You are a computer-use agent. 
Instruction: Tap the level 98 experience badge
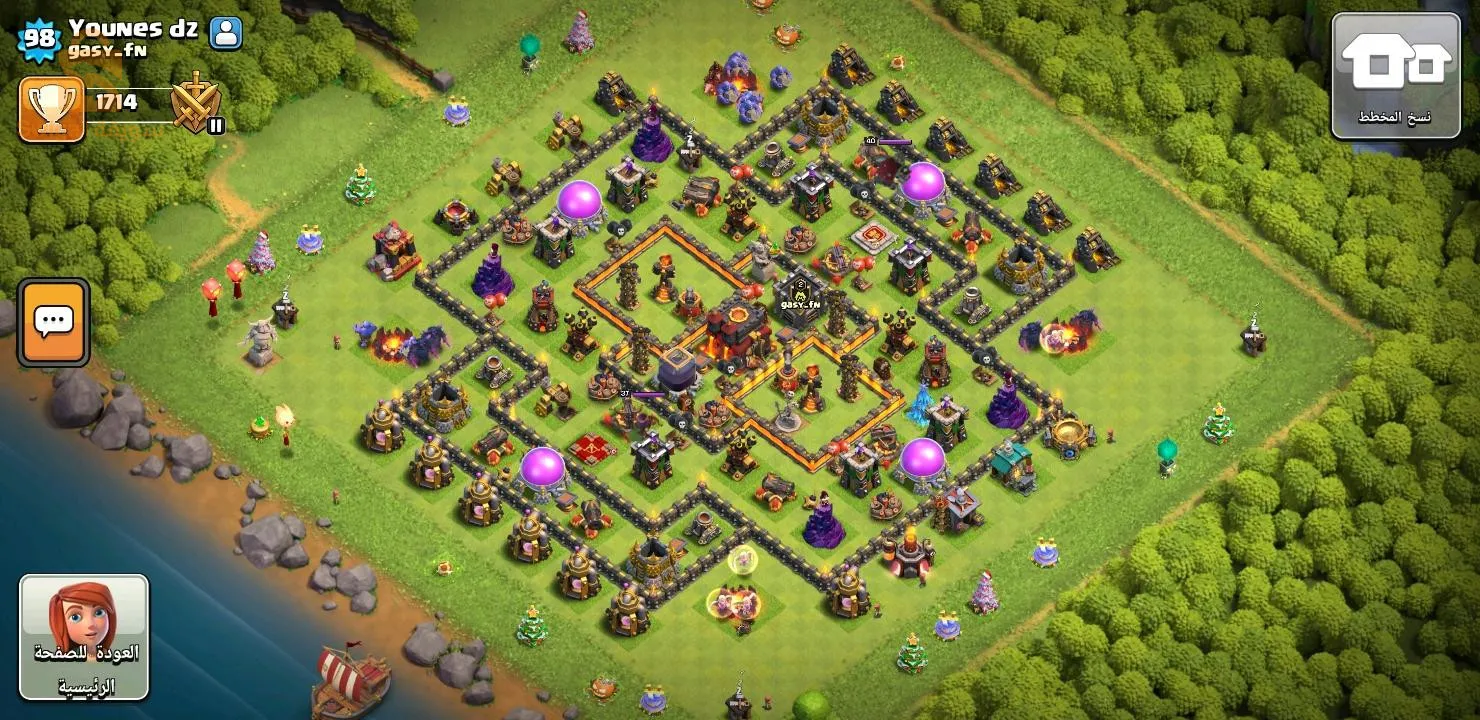point(40,40)
